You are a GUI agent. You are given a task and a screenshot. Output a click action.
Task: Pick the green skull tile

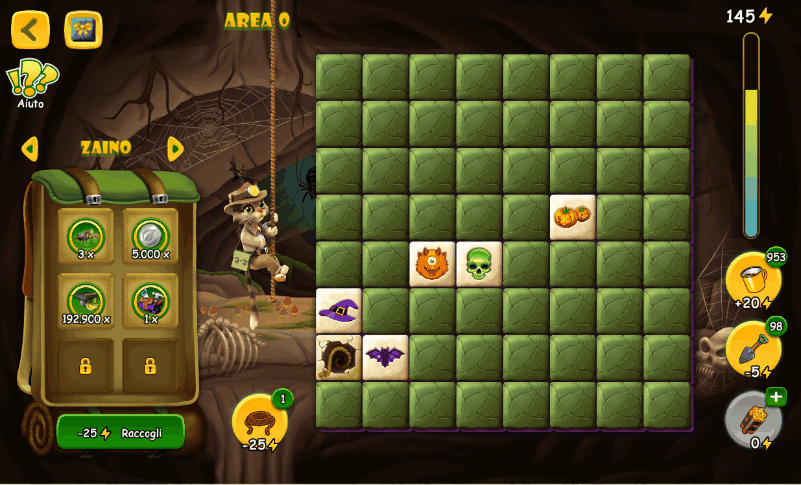pos(479,264)
